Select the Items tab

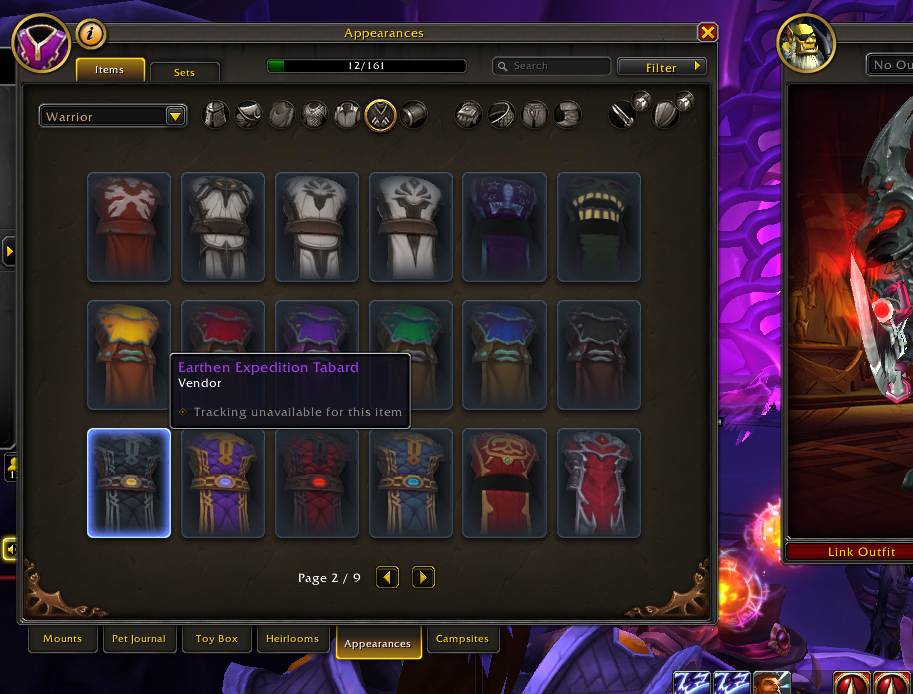[x=109, y=70]
